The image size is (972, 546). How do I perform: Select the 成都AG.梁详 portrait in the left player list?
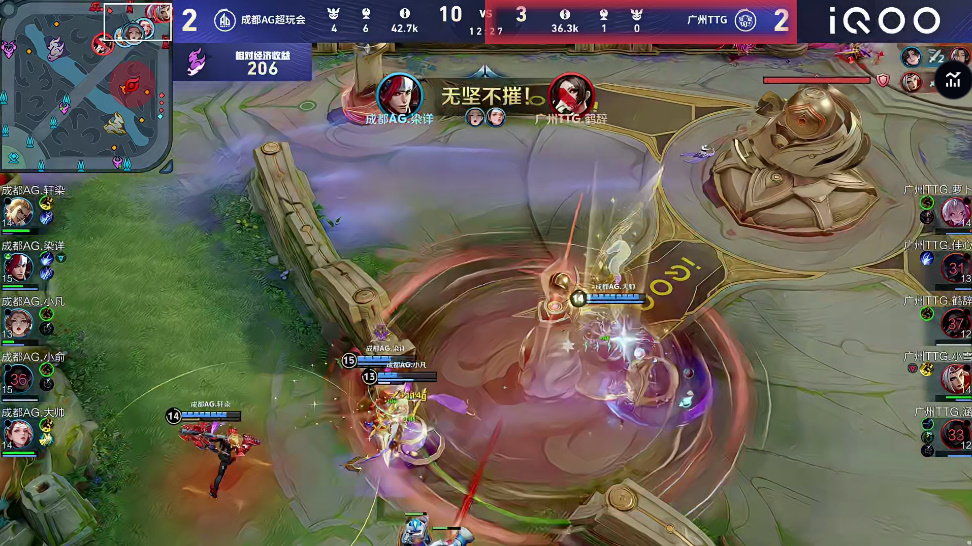18,267
